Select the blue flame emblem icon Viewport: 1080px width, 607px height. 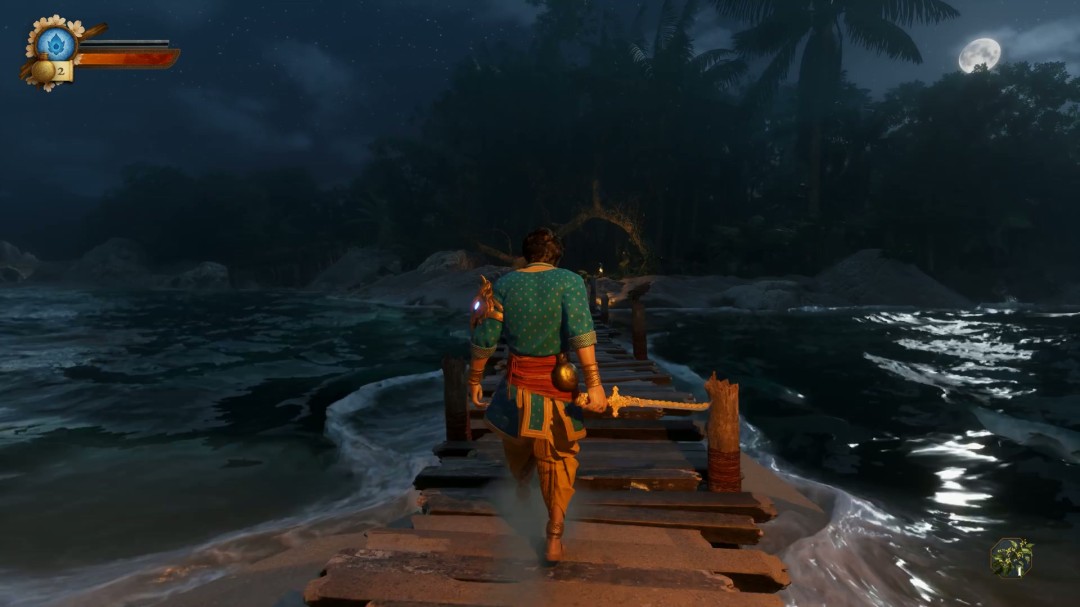(x=56, y=44)
